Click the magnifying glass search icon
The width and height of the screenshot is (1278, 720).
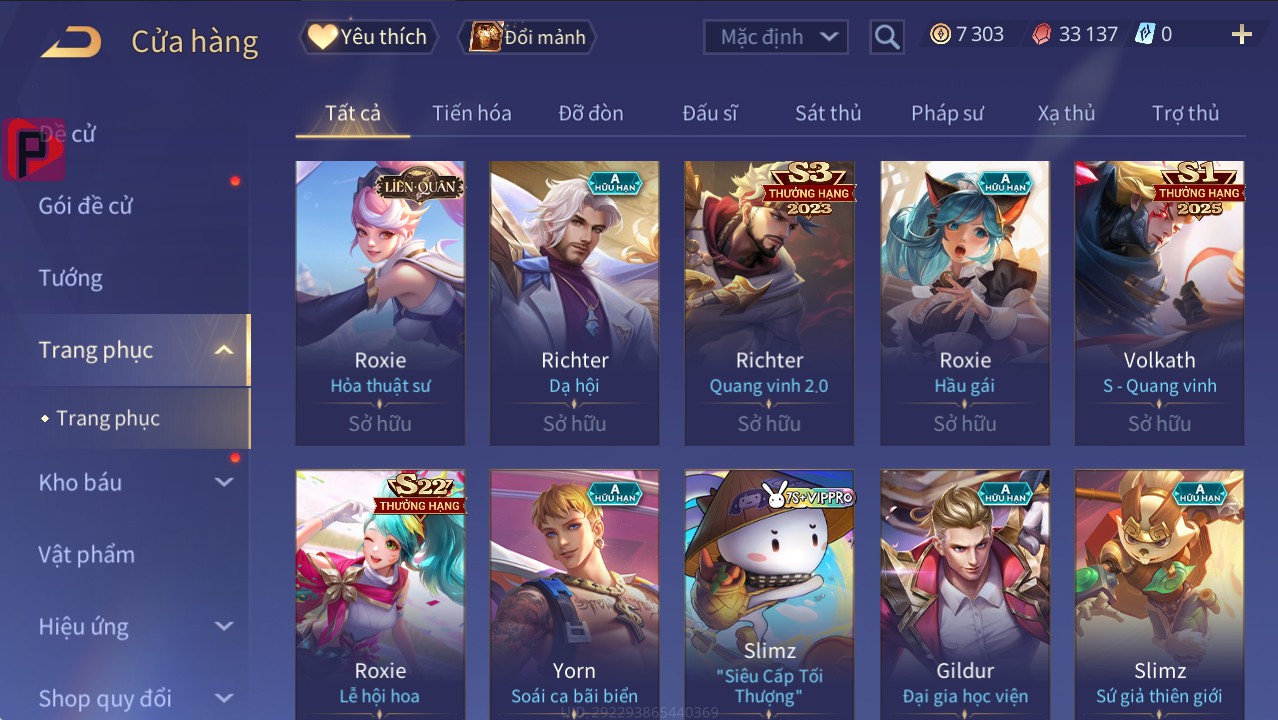coord(886,38)
